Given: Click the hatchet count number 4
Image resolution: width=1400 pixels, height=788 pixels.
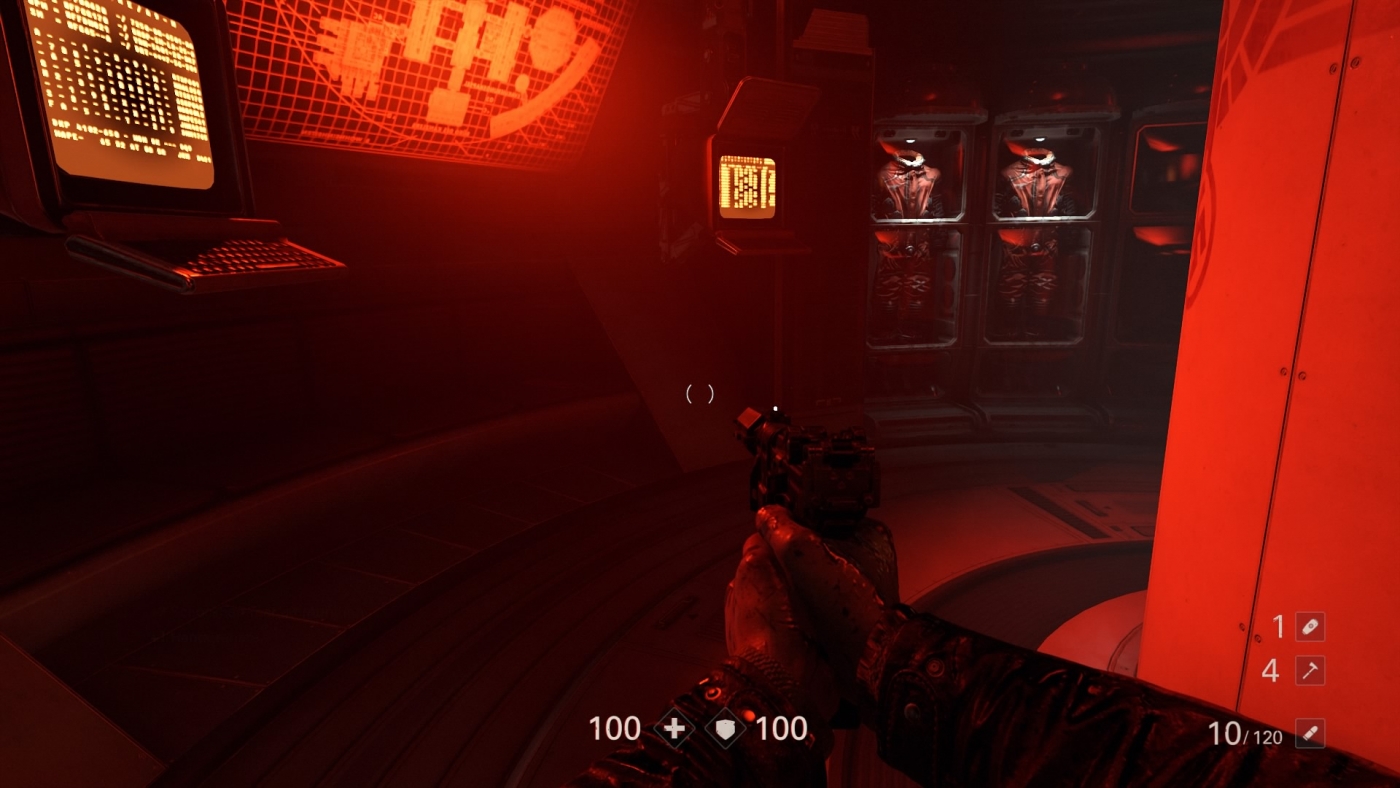Looking at the screenshot, I should pos(1272,671).
